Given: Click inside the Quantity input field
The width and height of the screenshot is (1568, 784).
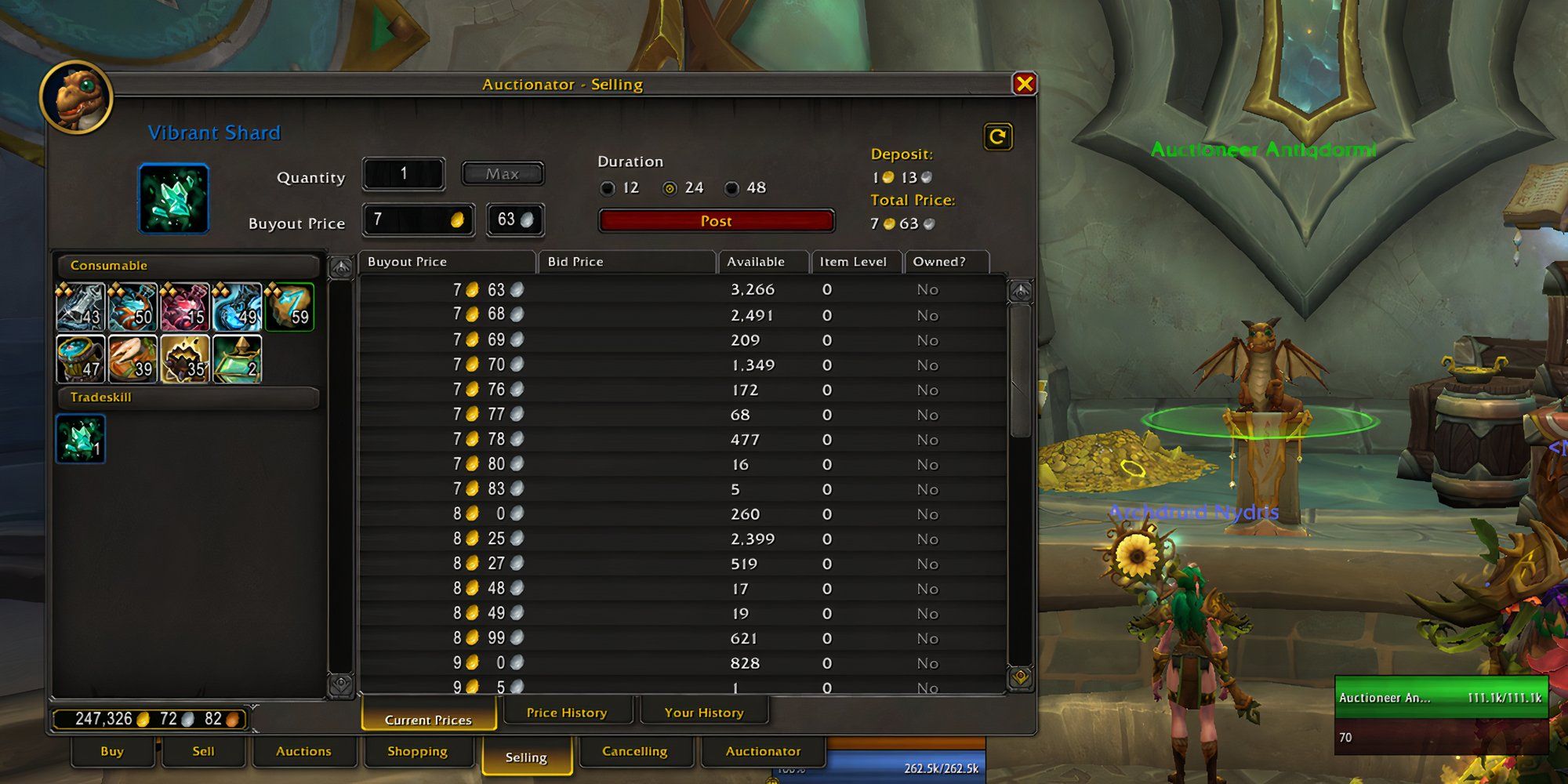Looking at the screenshot, I should 403,173.
